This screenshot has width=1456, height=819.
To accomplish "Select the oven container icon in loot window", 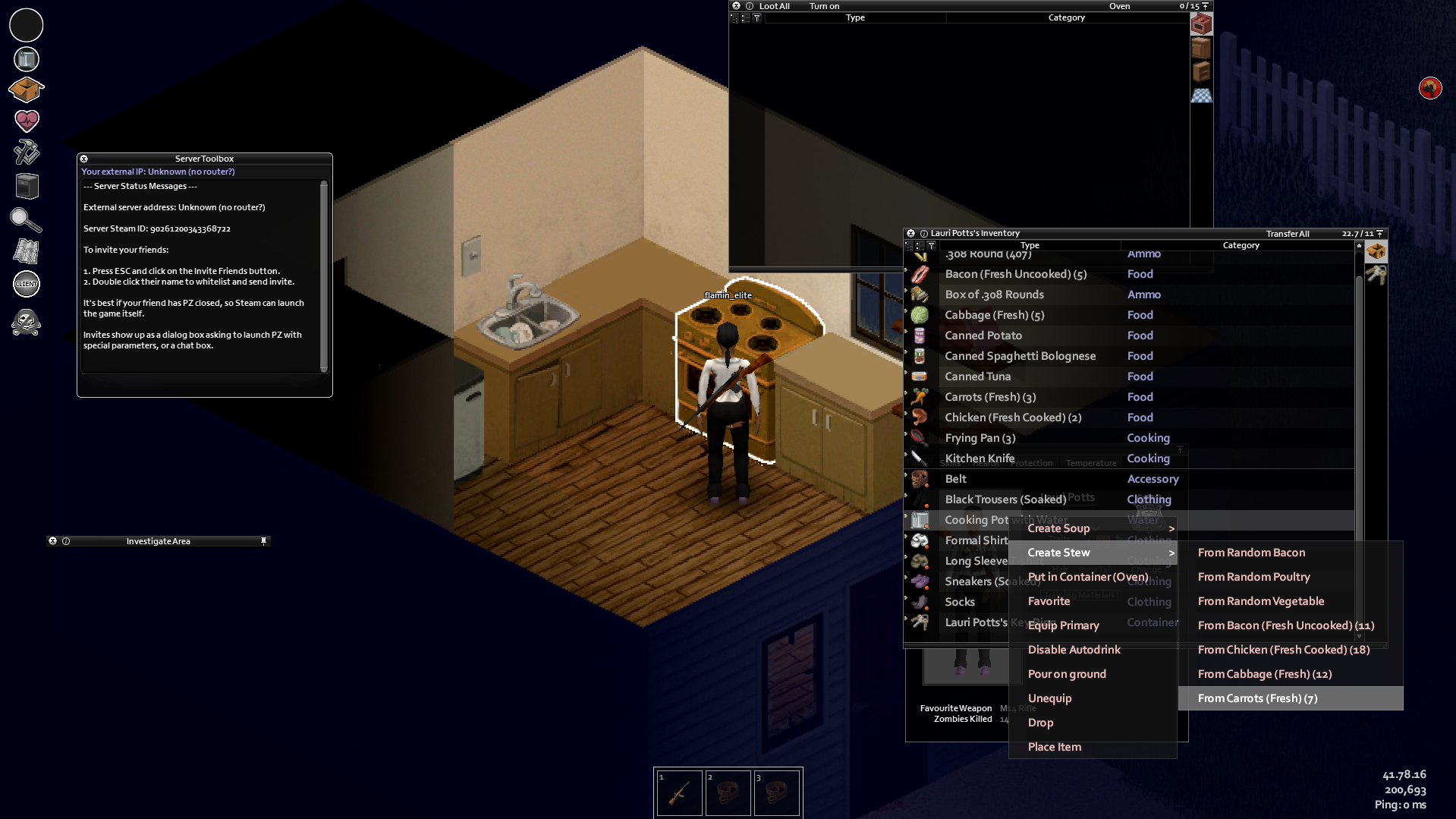I will [x=1201, y=24].
